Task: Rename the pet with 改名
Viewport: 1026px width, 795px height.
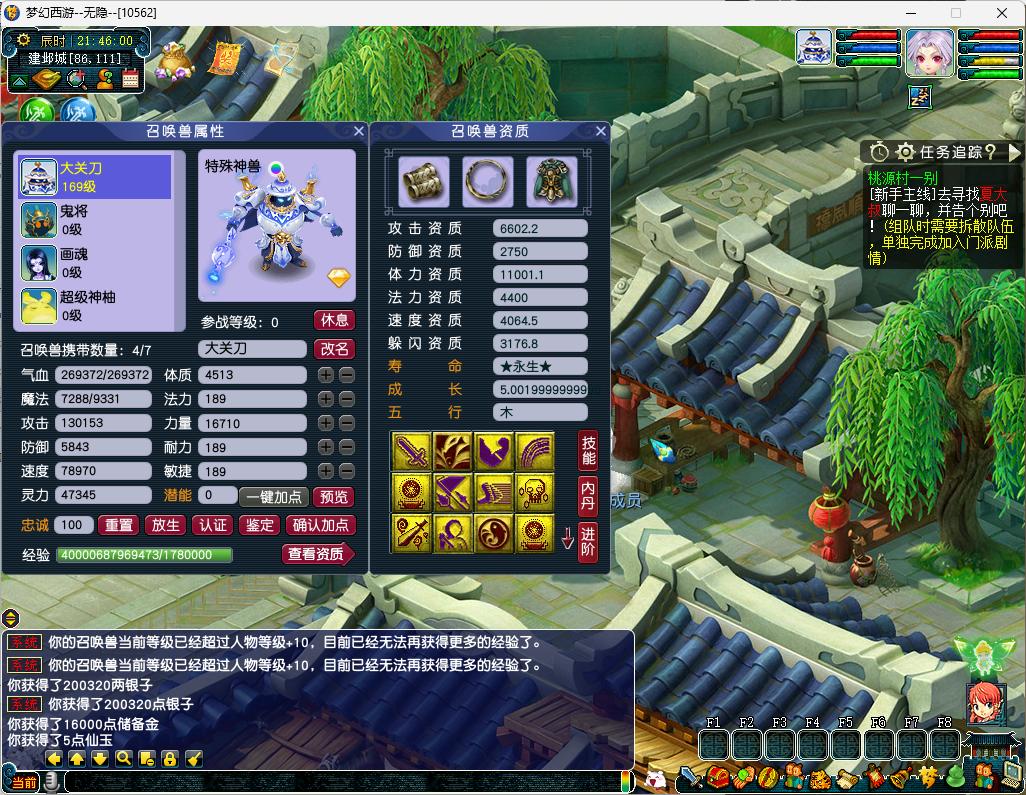Action: [334, 349]
